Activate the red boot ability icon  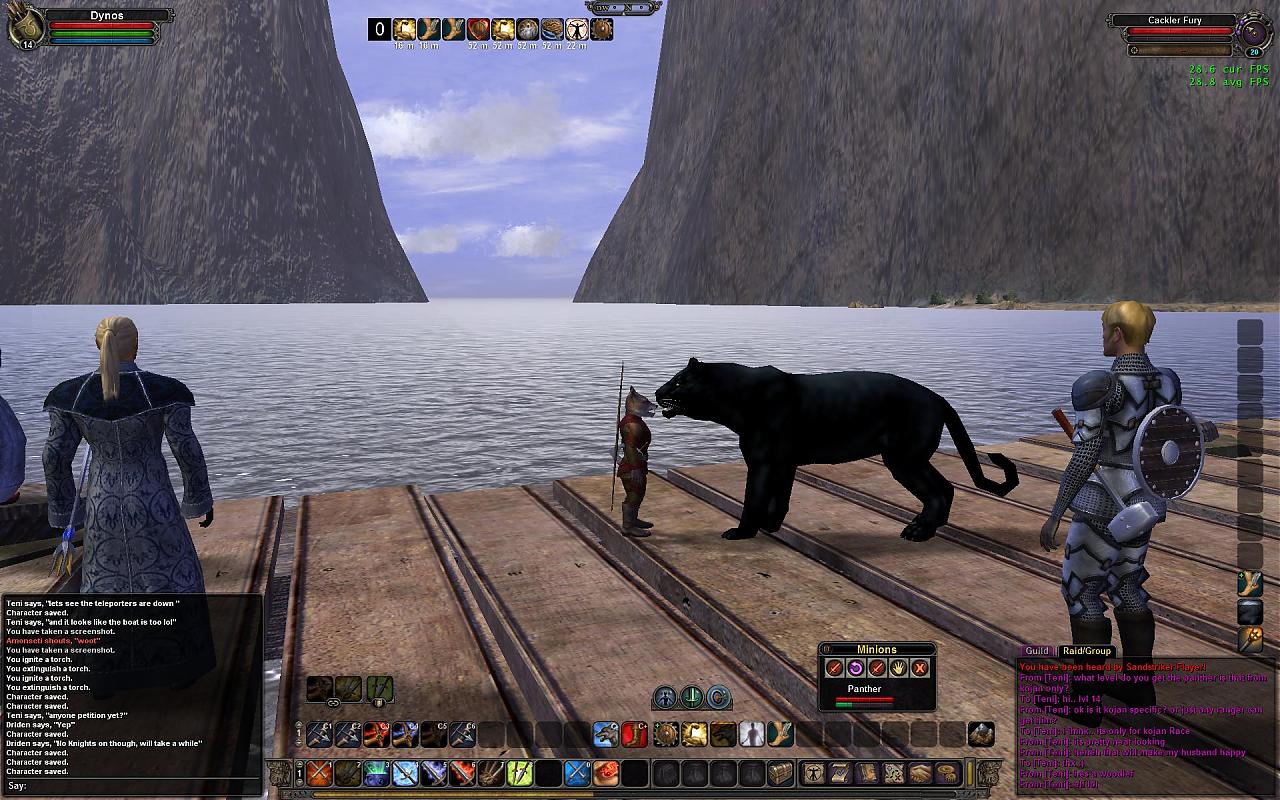[x=635, y=735]
